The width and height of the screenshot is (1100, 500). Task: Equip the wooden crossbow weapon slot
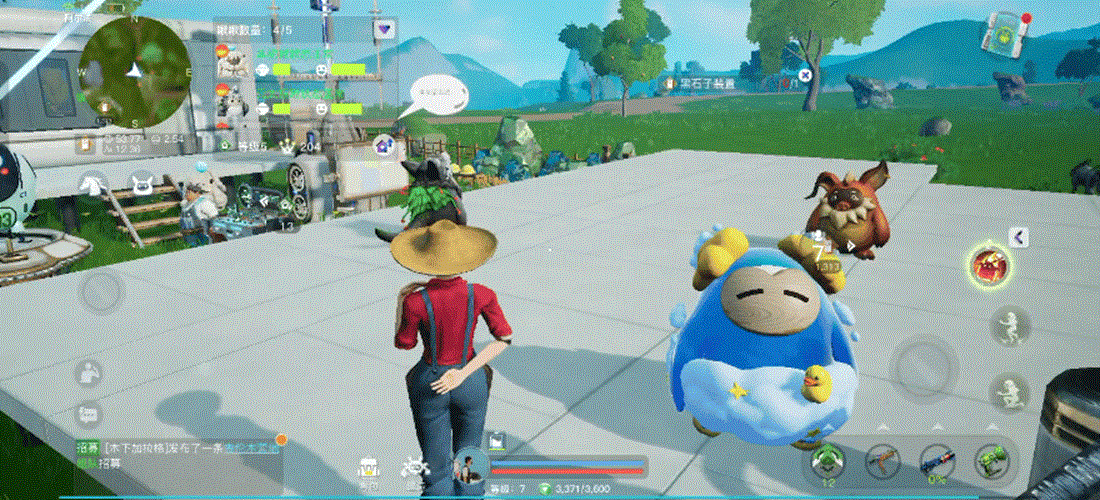882,460
